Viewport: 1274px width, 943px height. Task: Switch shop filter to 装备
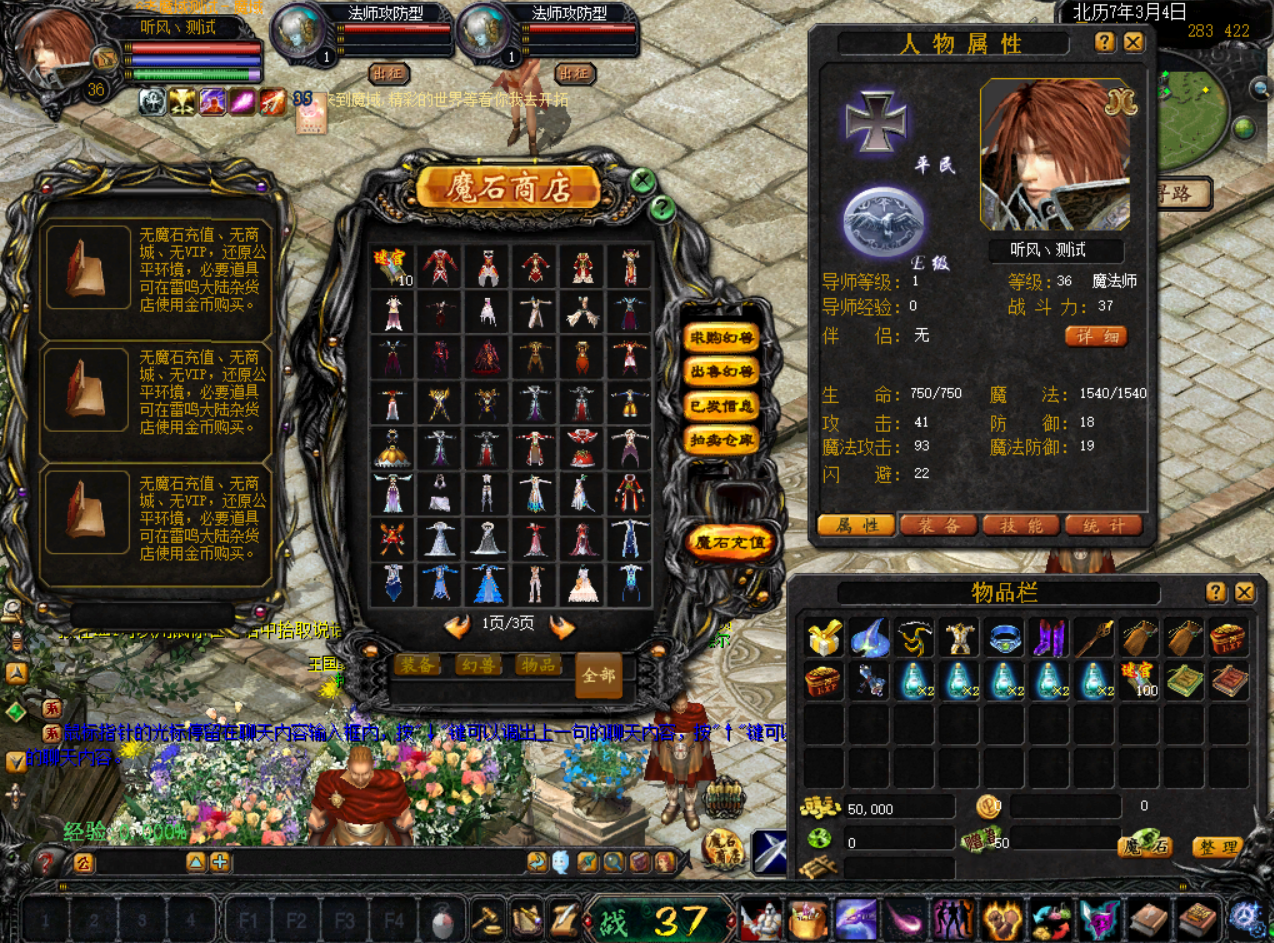tap(417, 665)
